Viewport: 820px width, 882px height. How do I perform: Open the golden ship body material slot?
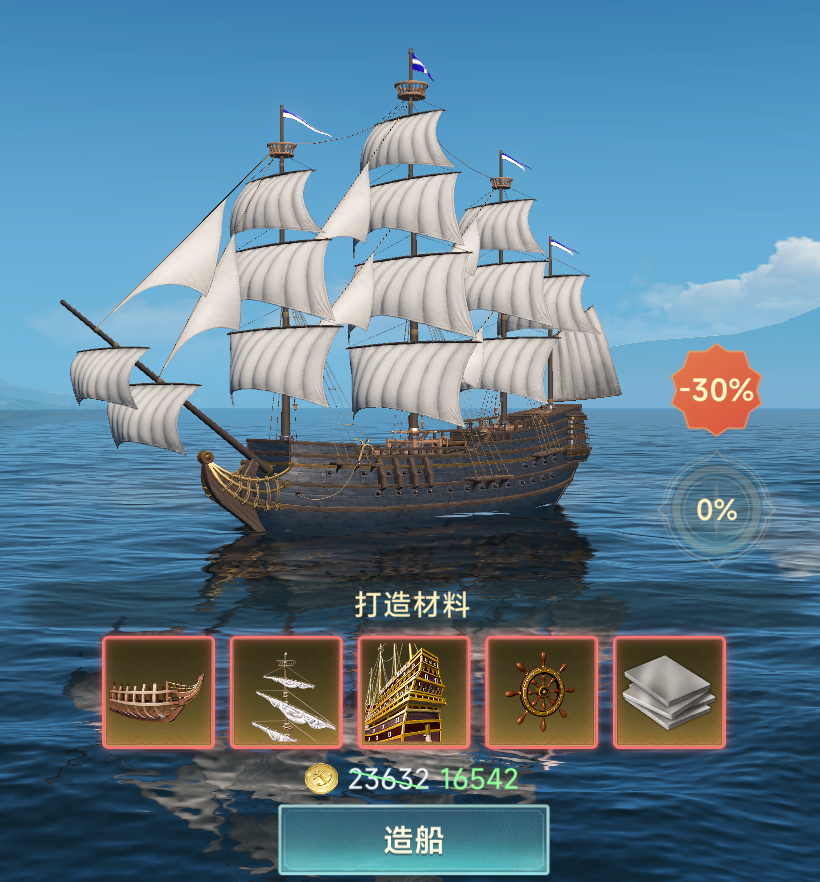point(414,692)
